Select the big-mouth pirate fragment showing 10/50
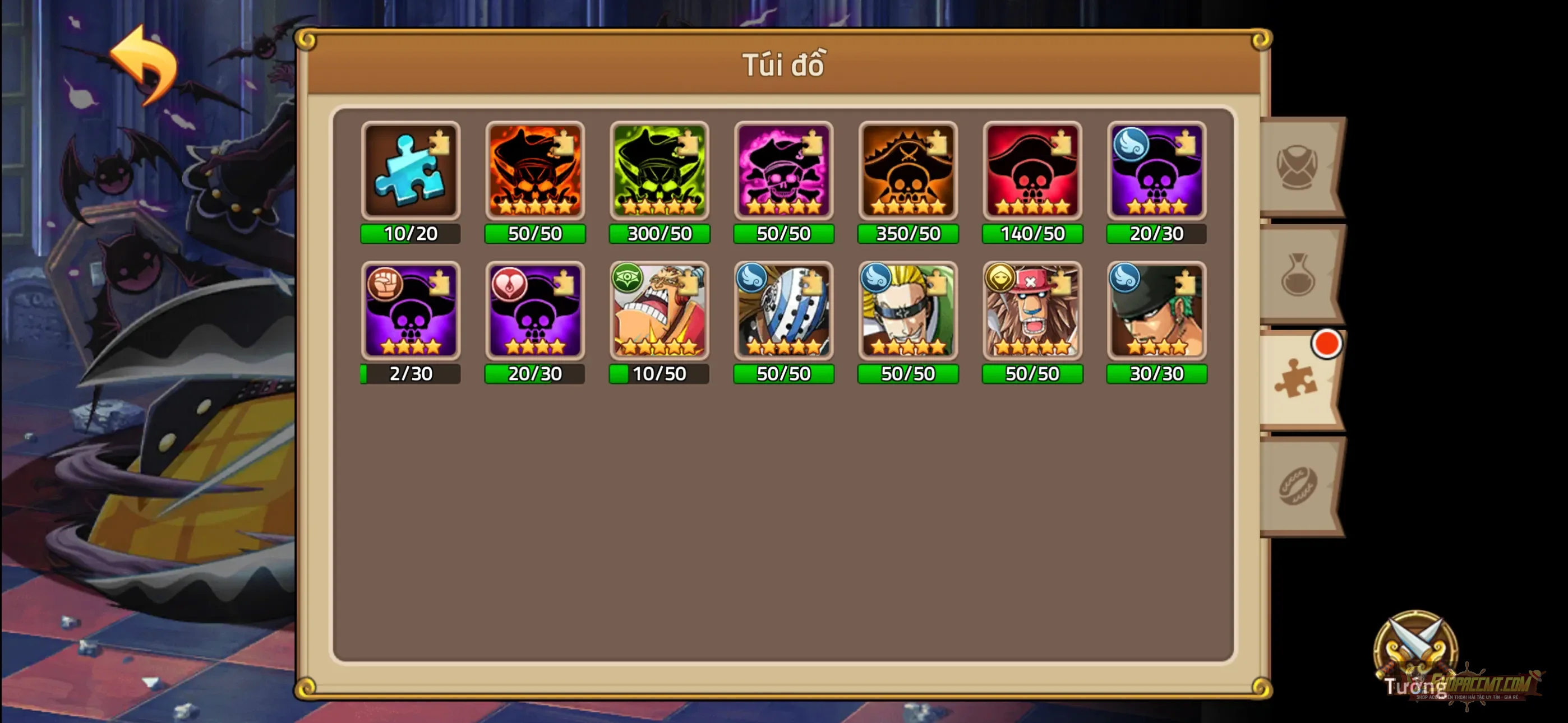 658,312
